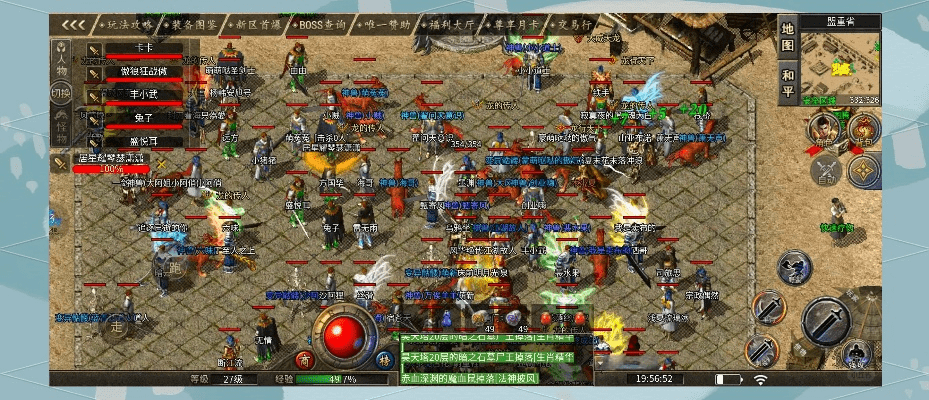Tap the large sword attack button
This screenshot has height=400, width=929.
click(825, 320)
